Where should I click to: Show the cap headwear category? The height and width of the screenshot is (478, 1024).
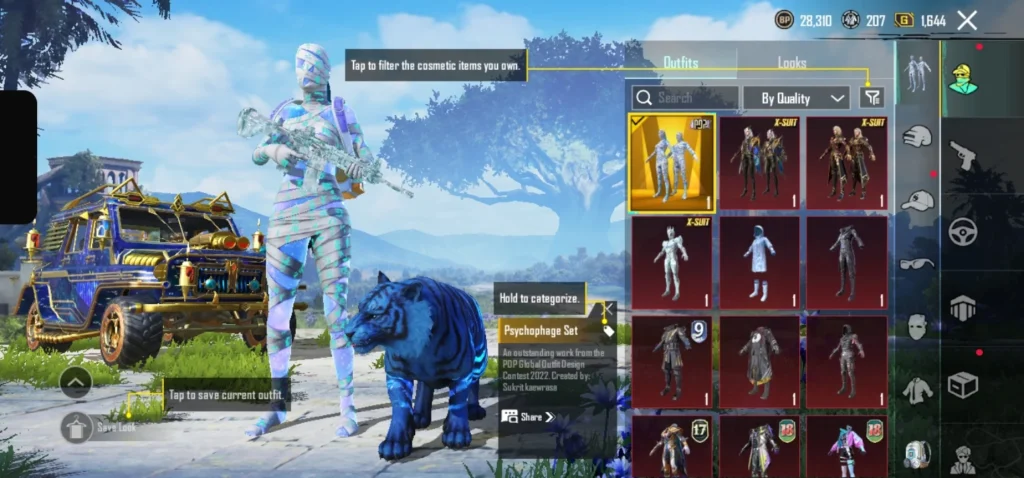pos(917,201)
